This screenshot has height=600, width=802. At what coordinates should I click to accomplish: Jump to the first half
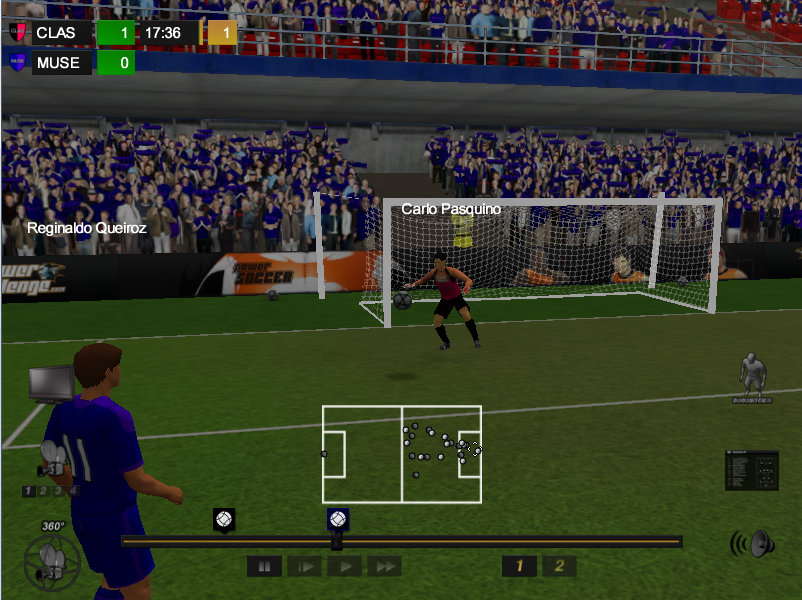[519, 567]
